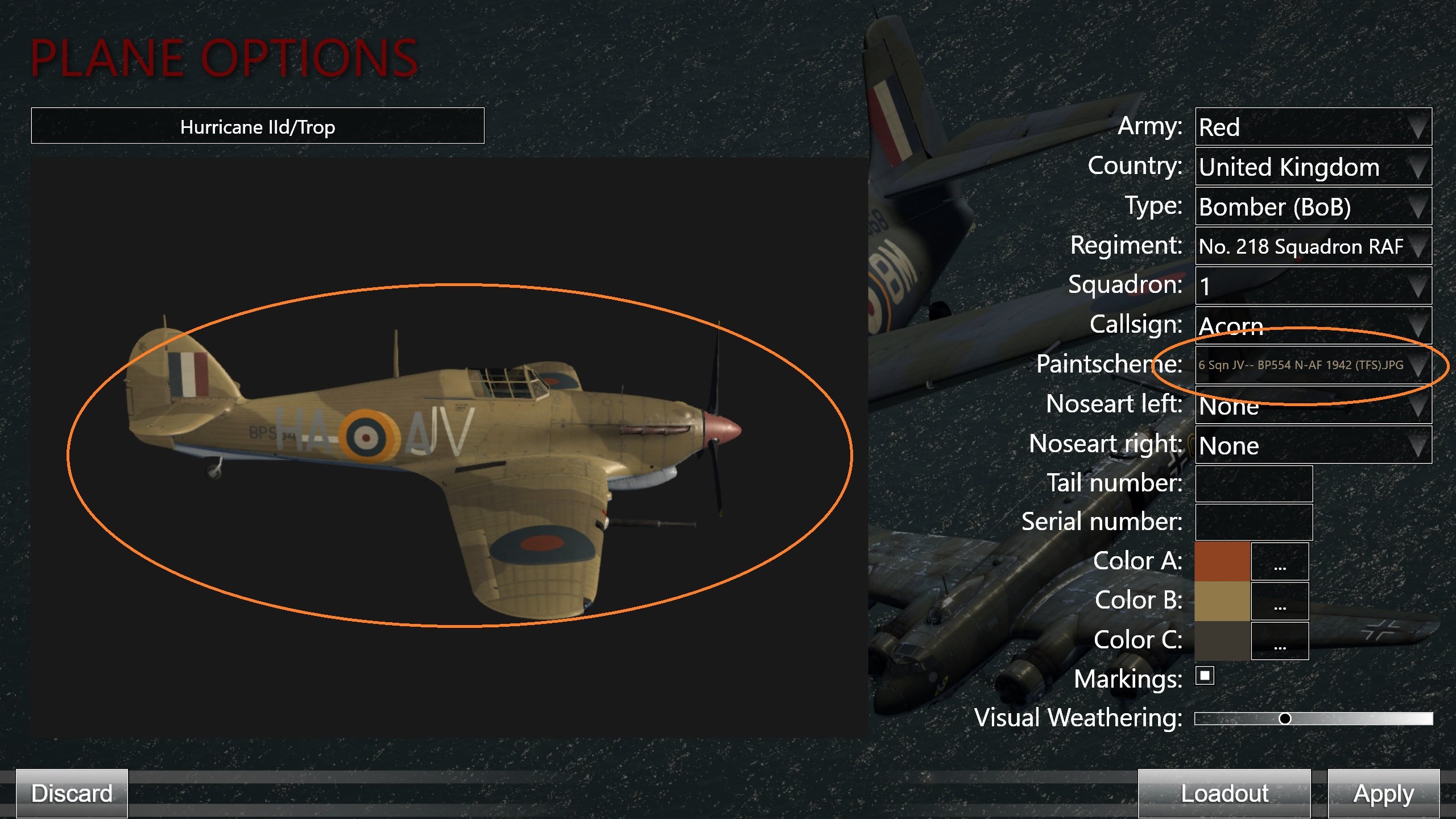Discard the plane option changes
Image resolution: width=1456 pixels, height=819 pixels.
[72, 793]
